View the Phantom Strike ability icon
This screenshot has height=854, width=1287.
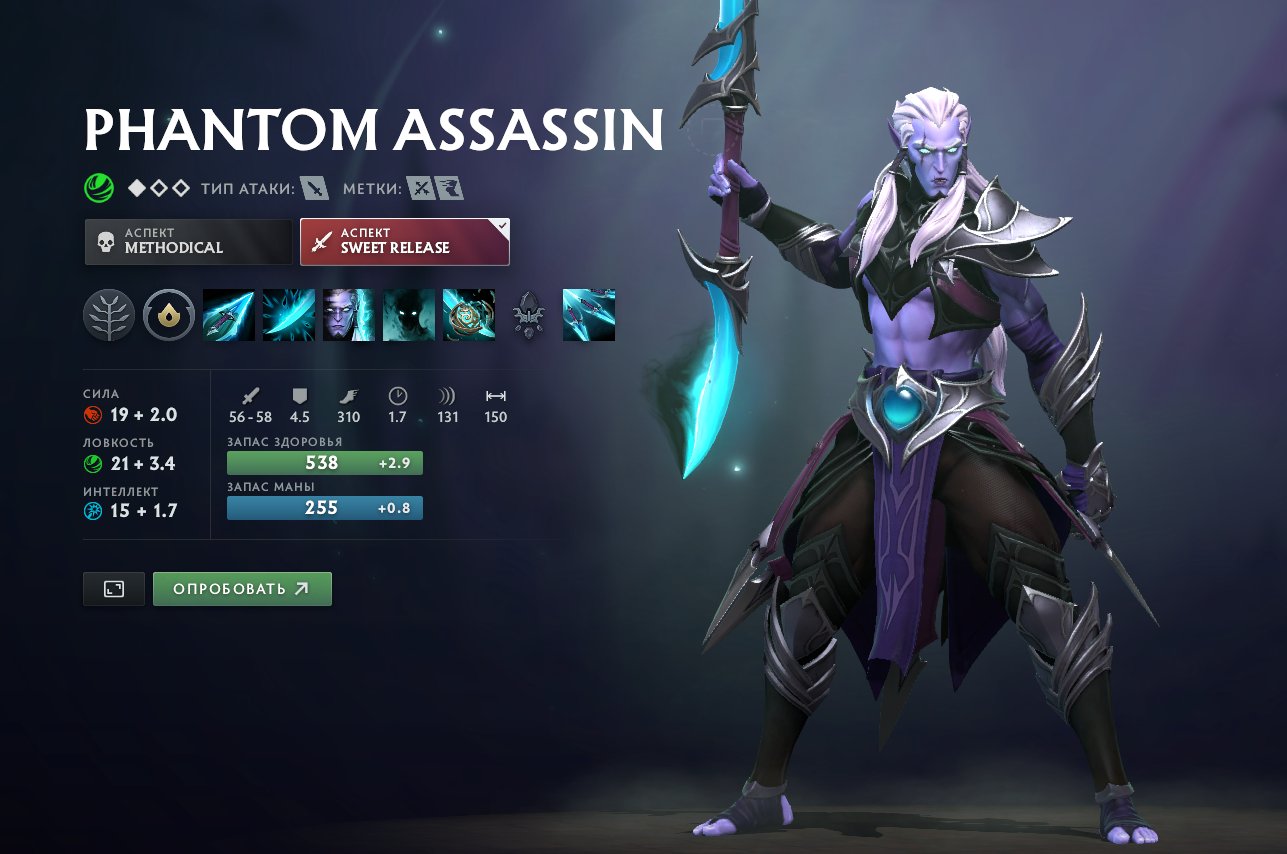[289, 315]
